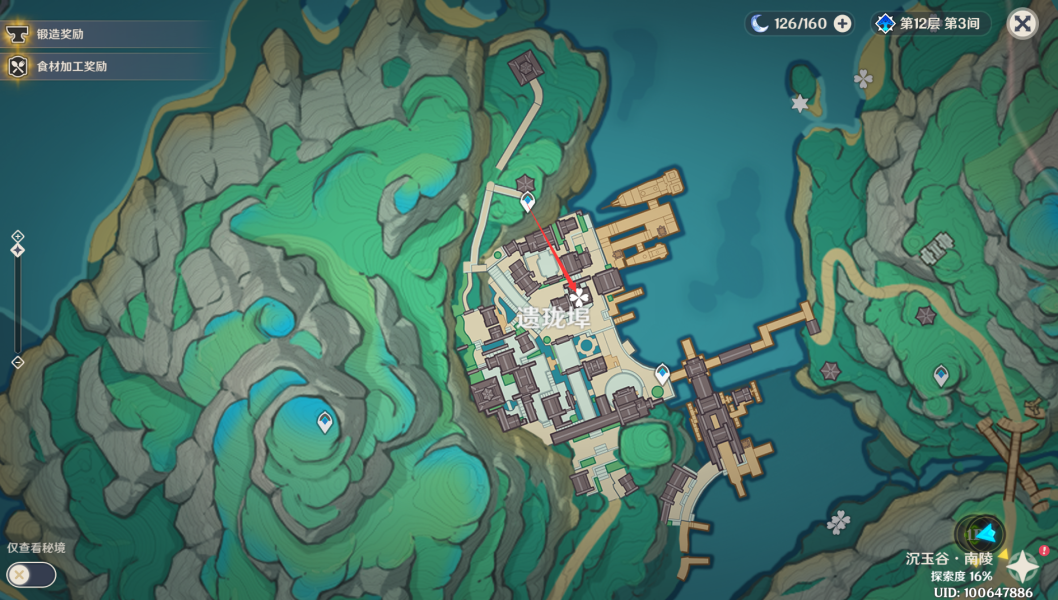This screenshot has height=600, width=1058.
Task: Select the clover marker on the northern beach
Action: click(863, 79)
